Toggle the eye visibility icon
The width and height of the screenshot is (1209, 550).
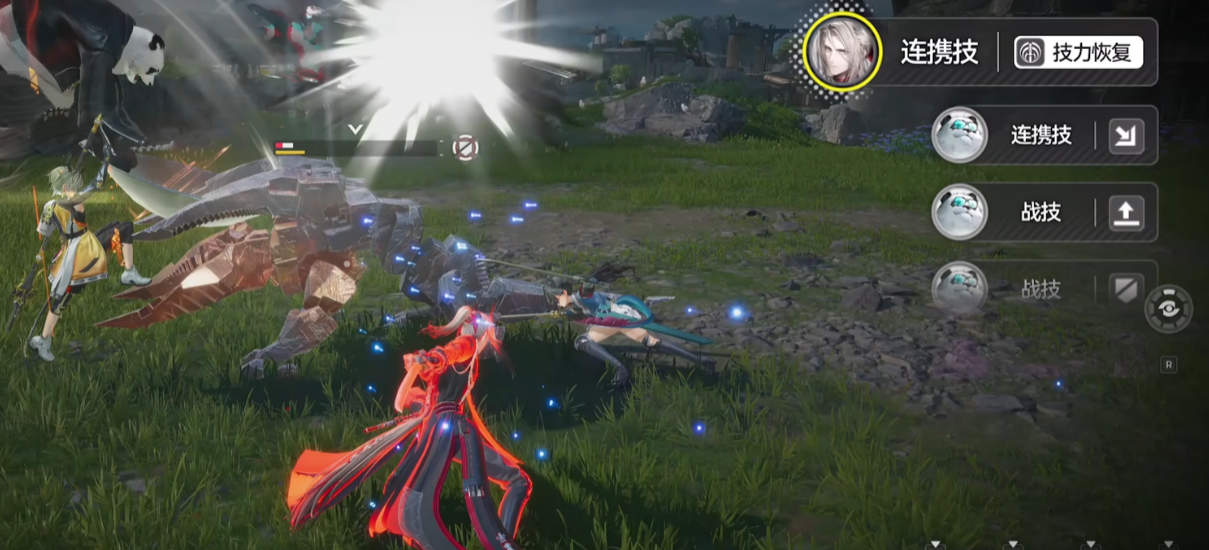pos(1169,309)
